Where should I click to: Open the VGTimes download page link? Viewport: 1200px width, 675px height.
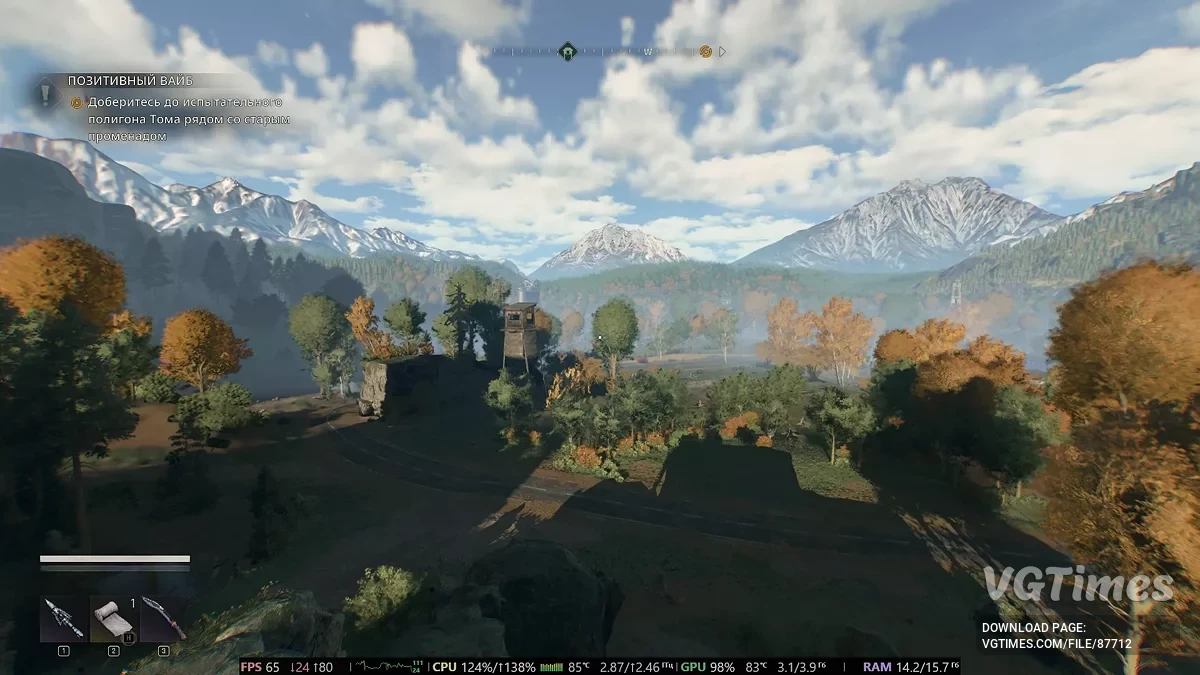[x=1057, y=644]
